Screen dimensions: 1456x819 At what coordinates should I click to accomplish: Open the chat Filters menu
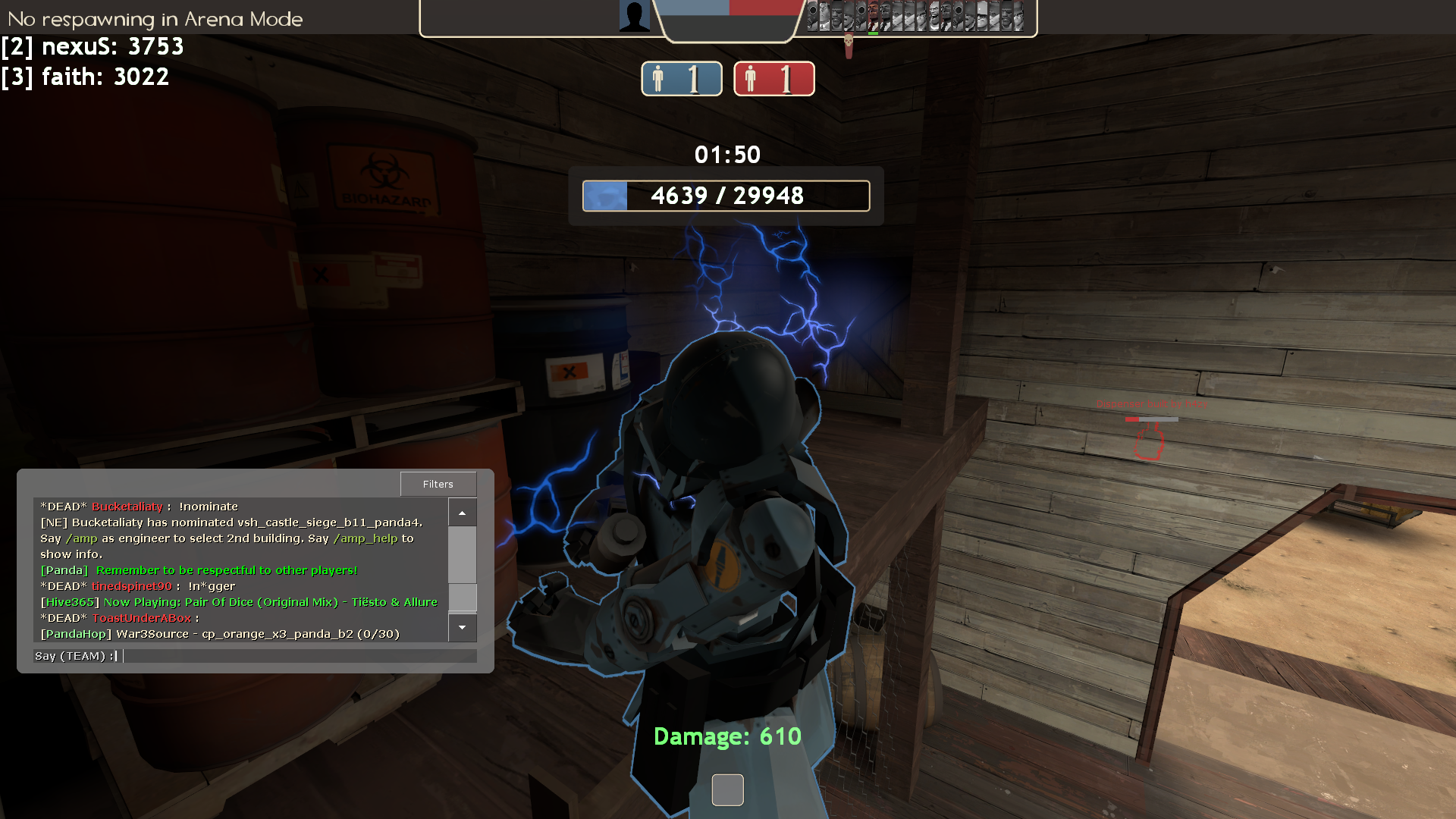tap(438, 484)
